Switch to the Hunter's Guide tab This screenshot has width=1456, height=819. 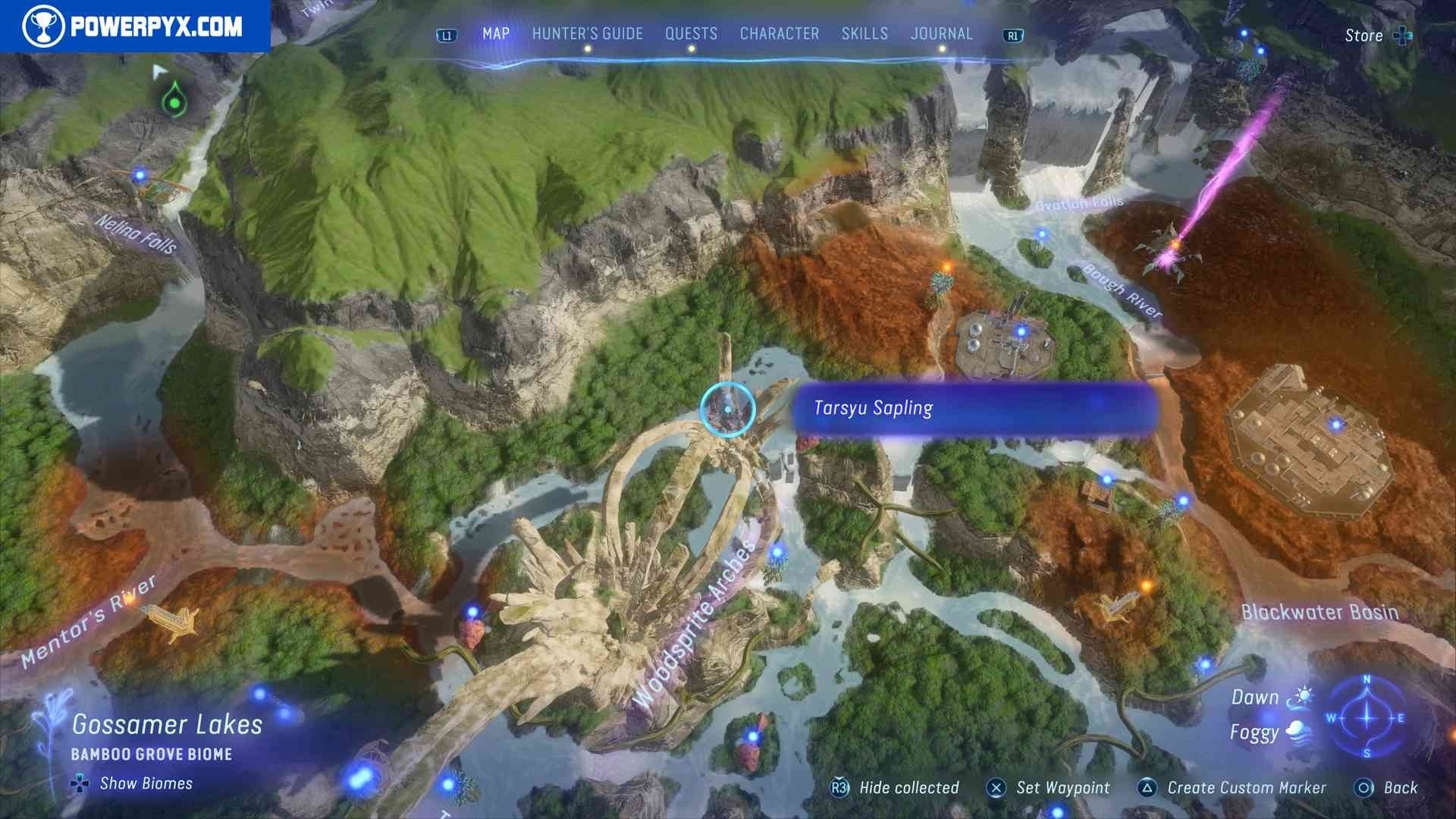tap(587, 34)
